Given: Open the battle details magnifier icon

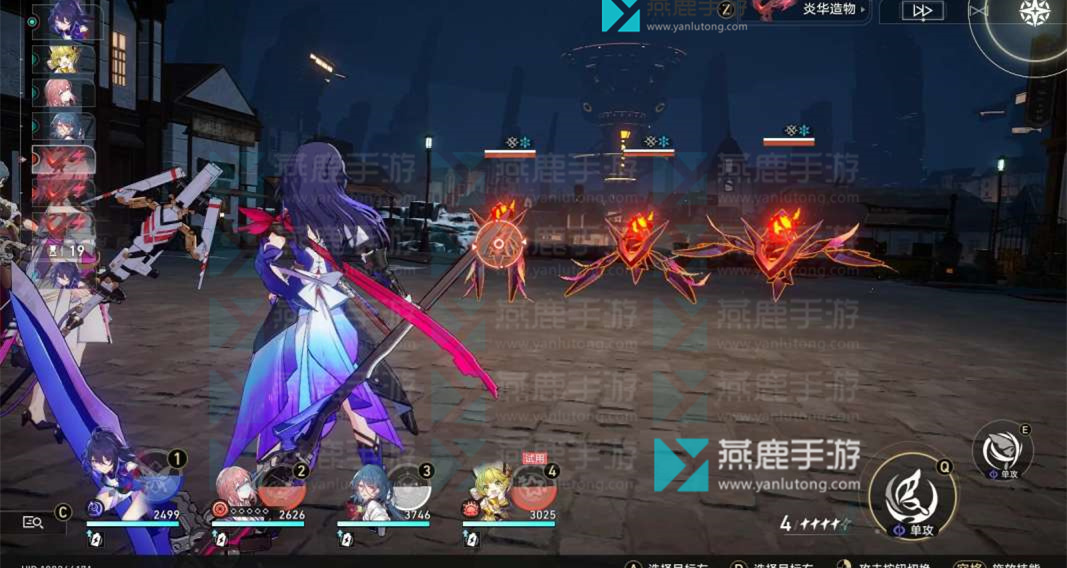Looking at the screenshot, I should point(33,521).
